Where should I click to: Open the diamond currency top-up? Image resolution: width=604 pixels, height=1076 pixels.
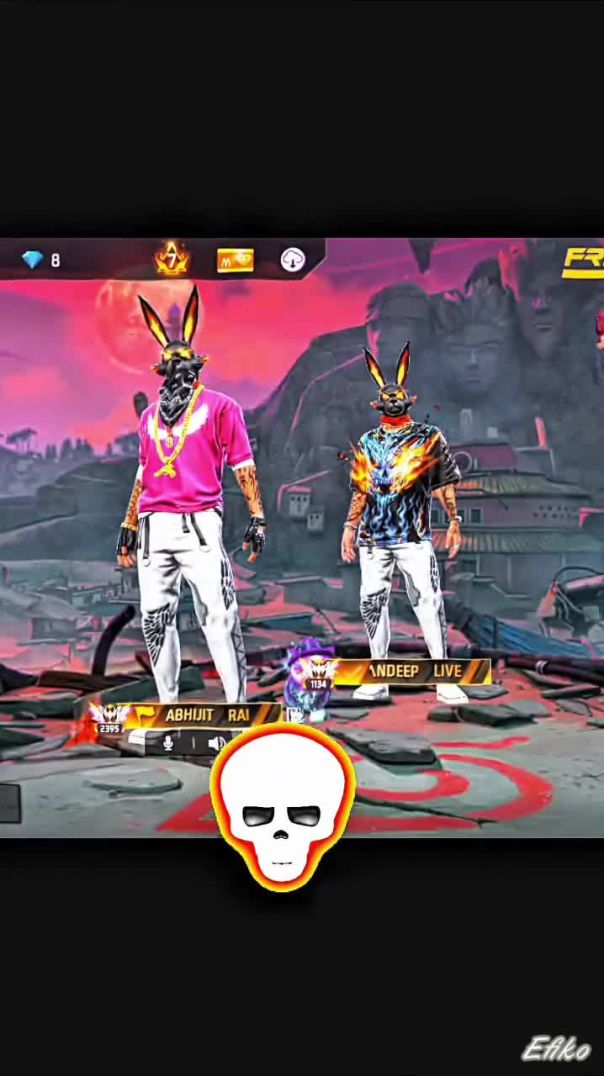click(41, 260)
